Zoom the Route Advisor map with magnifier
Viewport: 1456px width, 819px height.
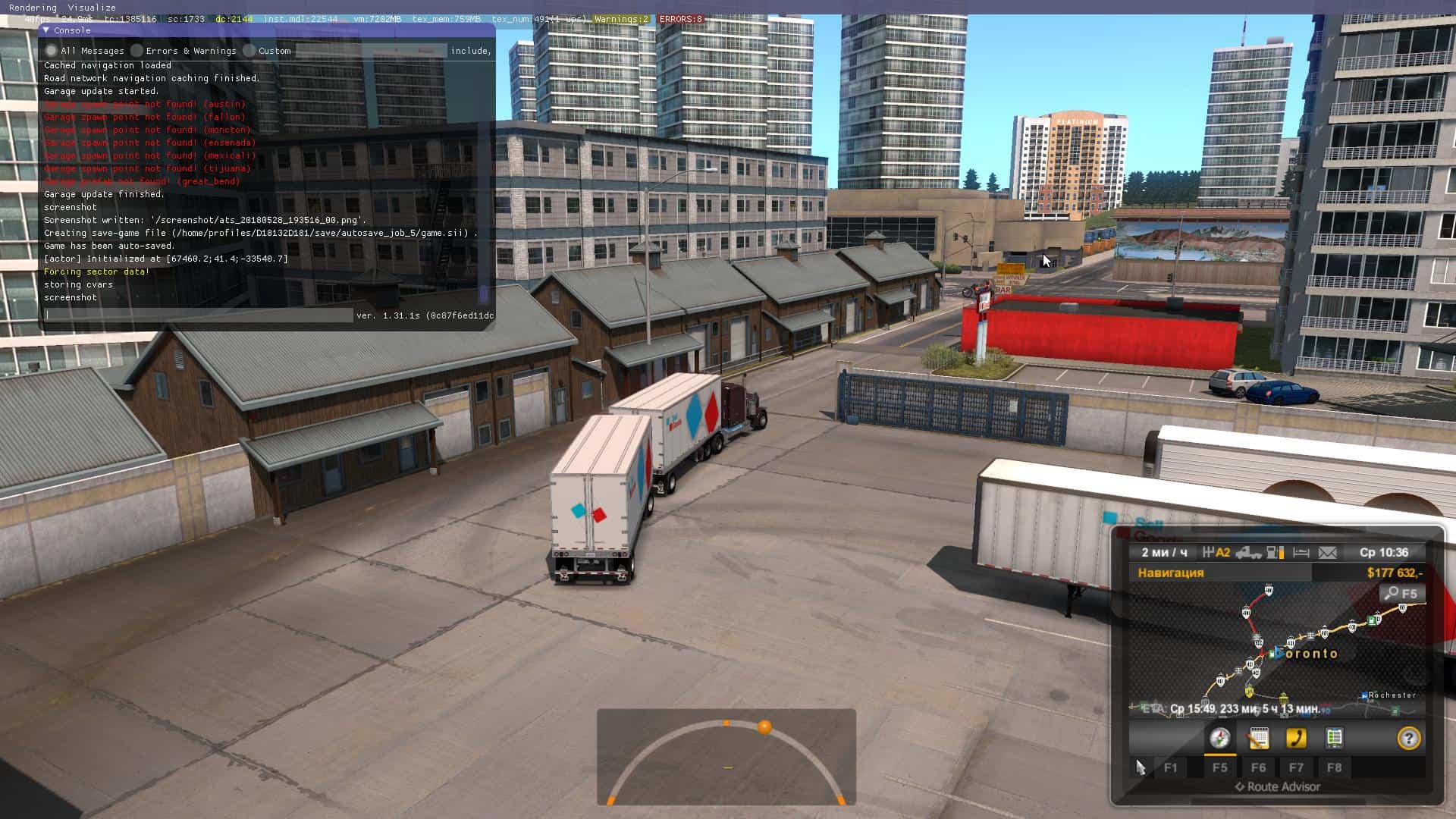point(1401,594)
